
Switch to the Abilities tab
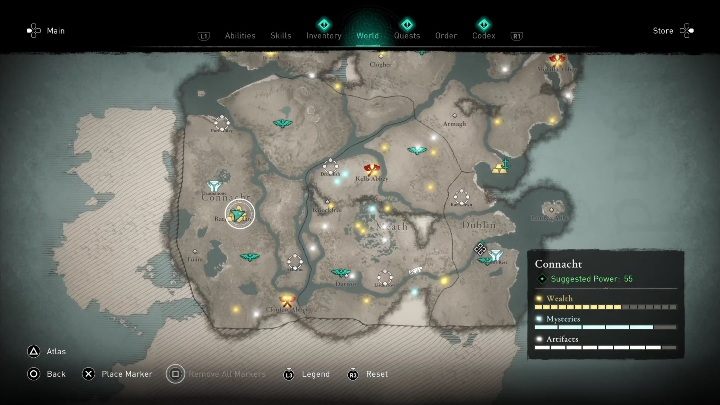[x=241, y=35]
